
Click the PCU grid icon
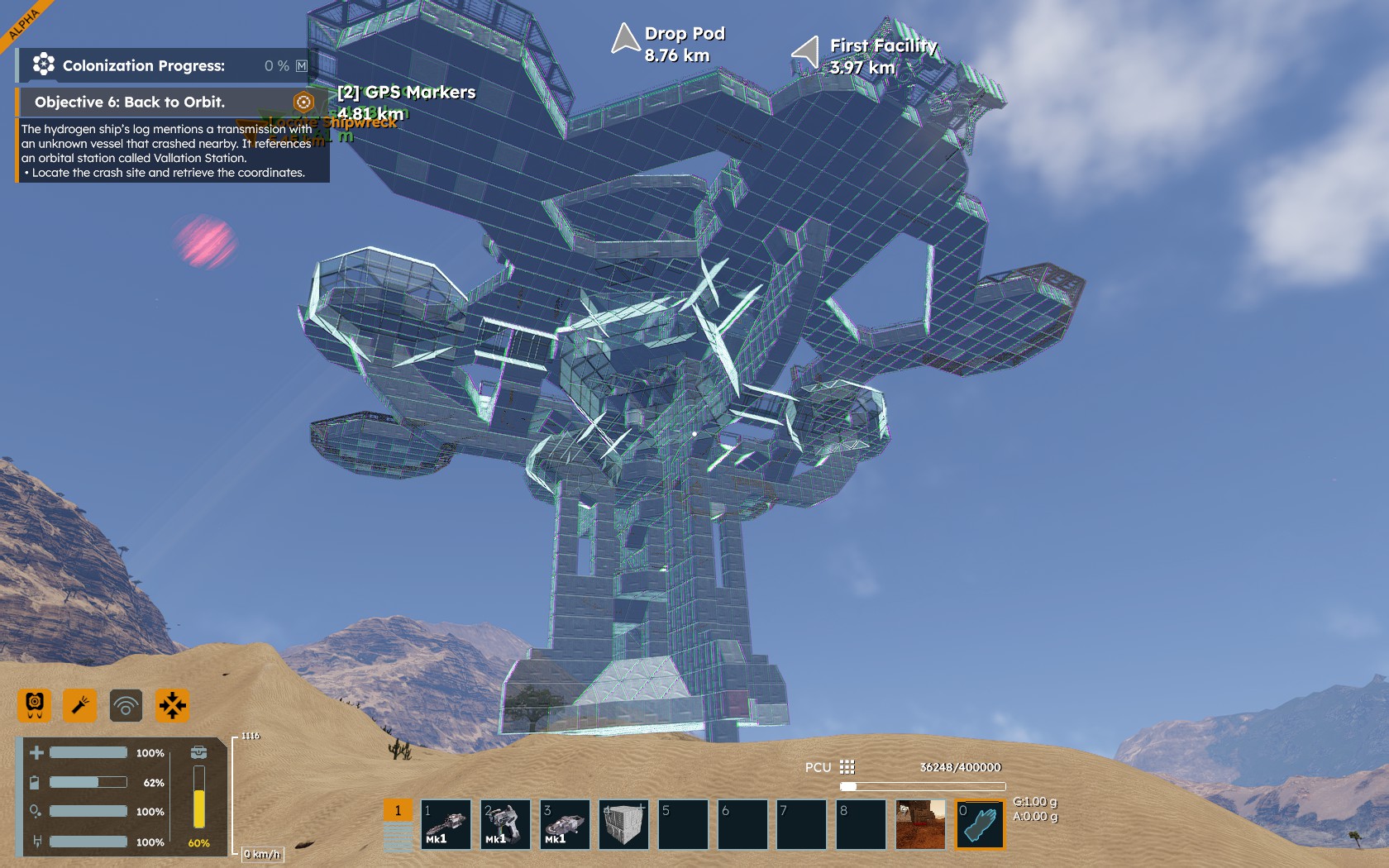coord(847,767)
